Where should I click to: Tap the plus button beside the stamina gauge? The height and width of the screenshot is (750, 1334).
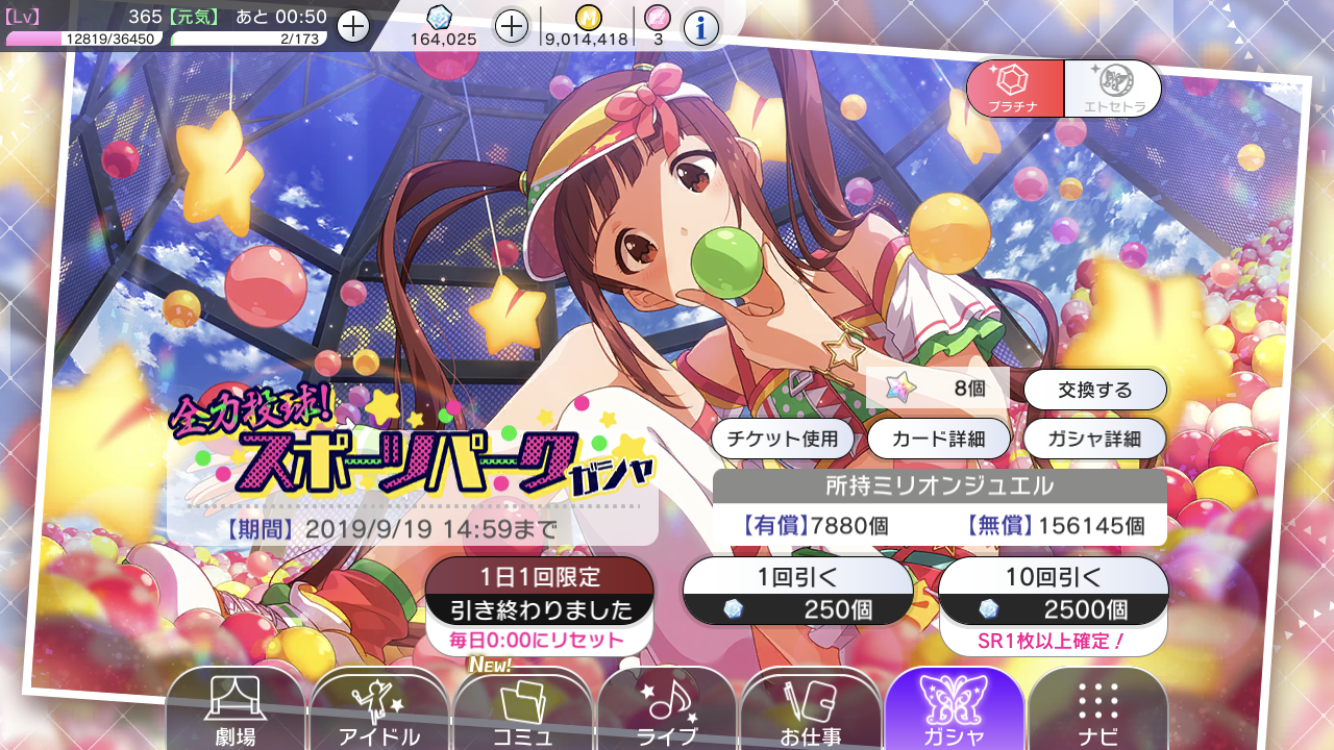(353, 26)
